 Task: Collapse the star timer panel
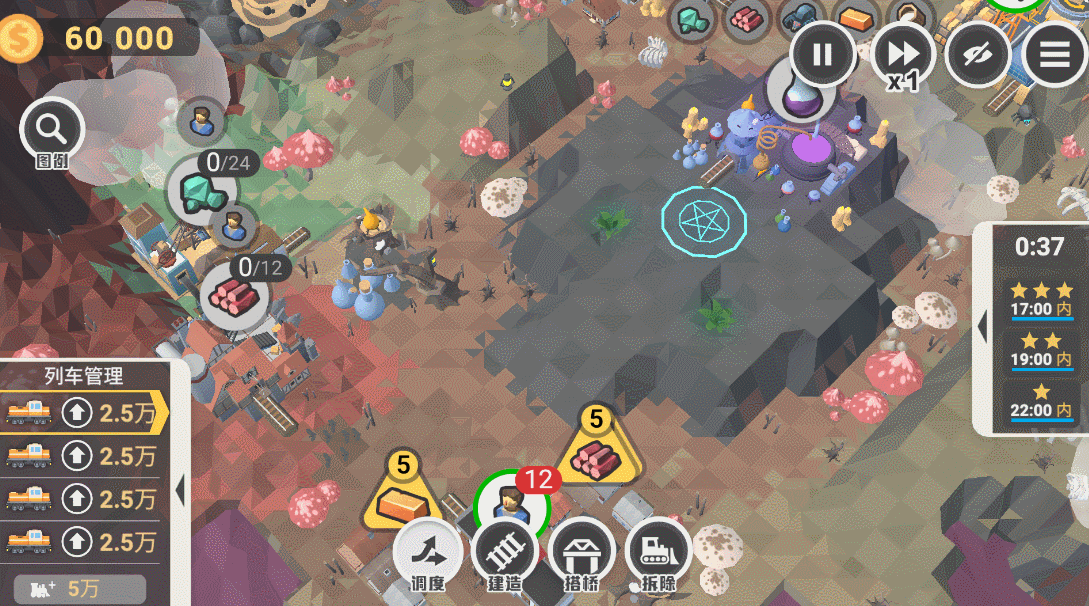(x=982, y=326)
